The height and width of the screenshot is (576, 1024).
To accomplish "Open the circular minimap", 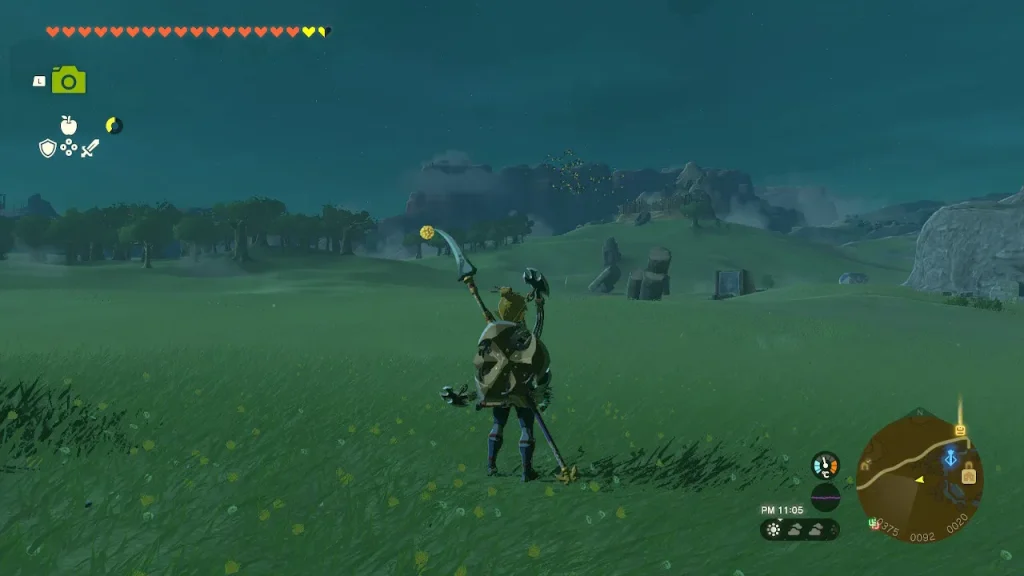I will (x=919, y=472).
